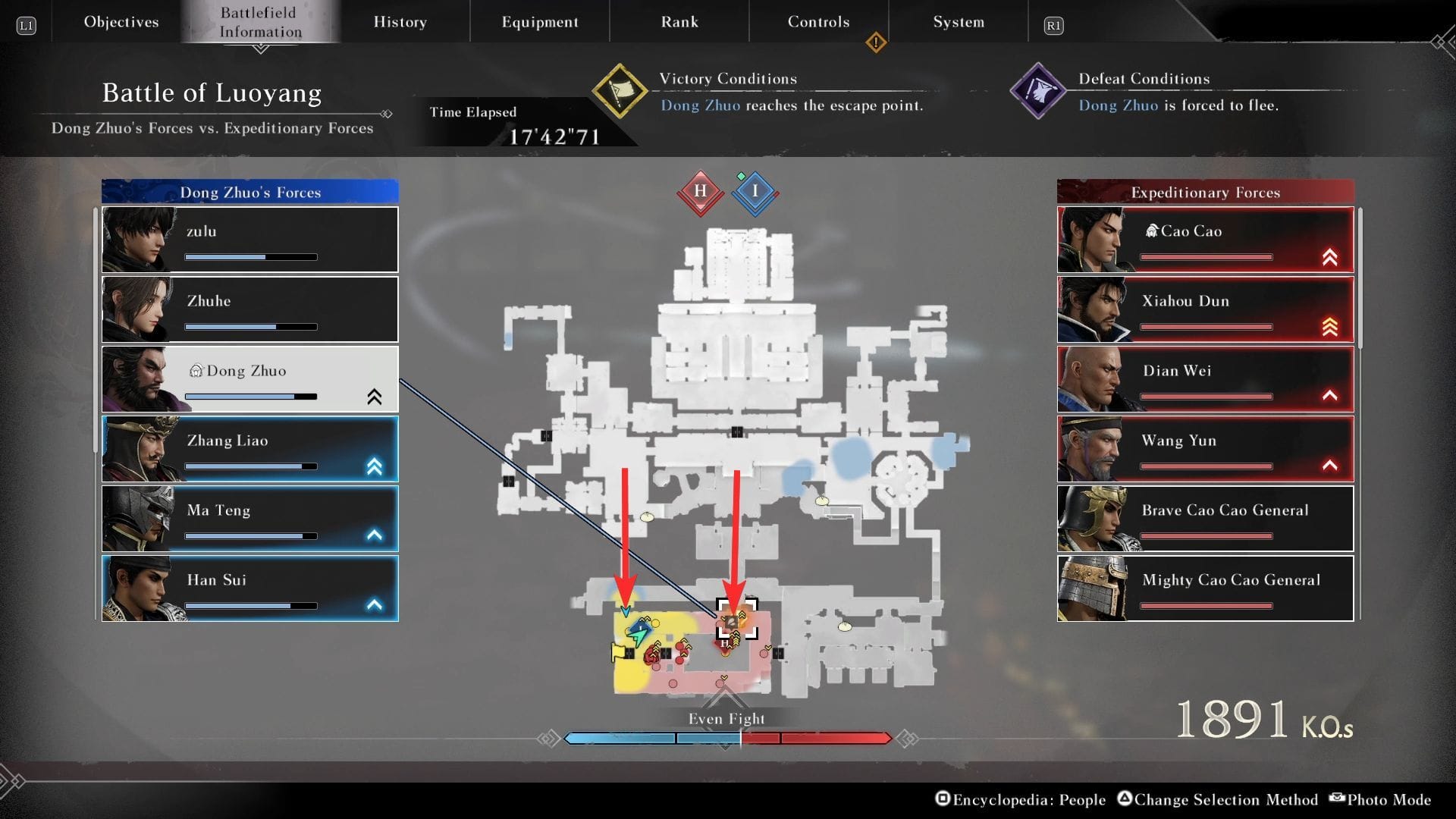Pick Zhang Liao in the allied list
The height and width of the screenshot is (819, 1456).
pyautogui.click(x=250, y=449)
